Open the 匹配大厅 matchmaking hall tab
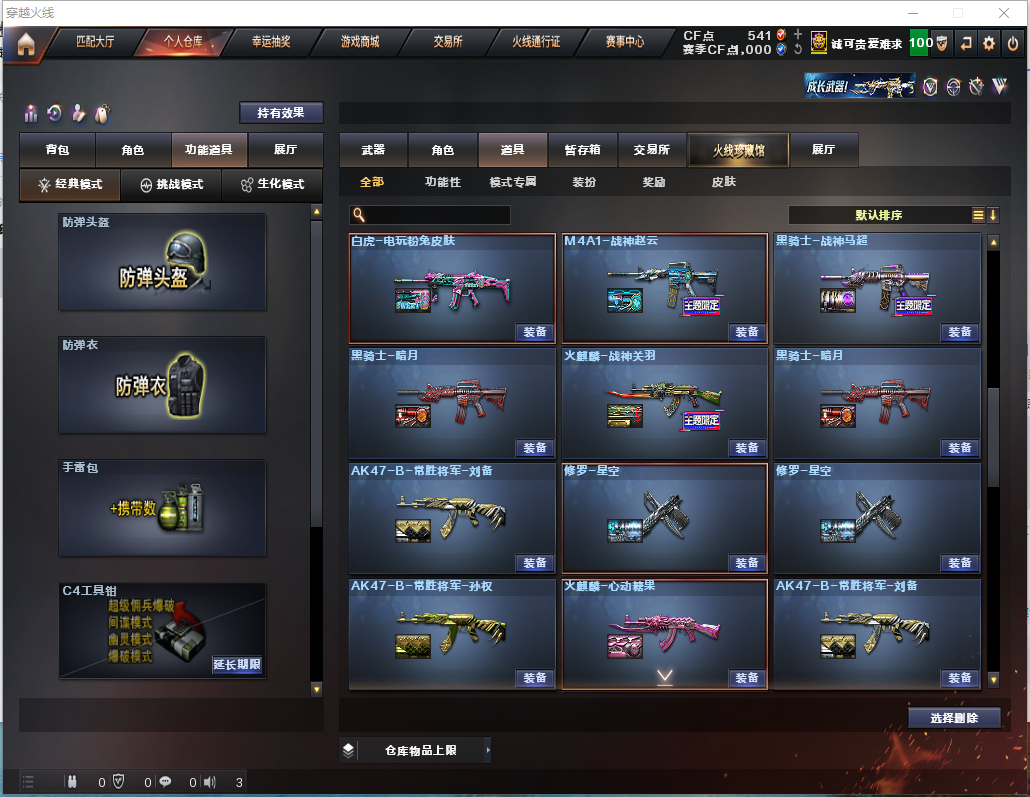The image size is (1030, 797). tap(96, 42)
